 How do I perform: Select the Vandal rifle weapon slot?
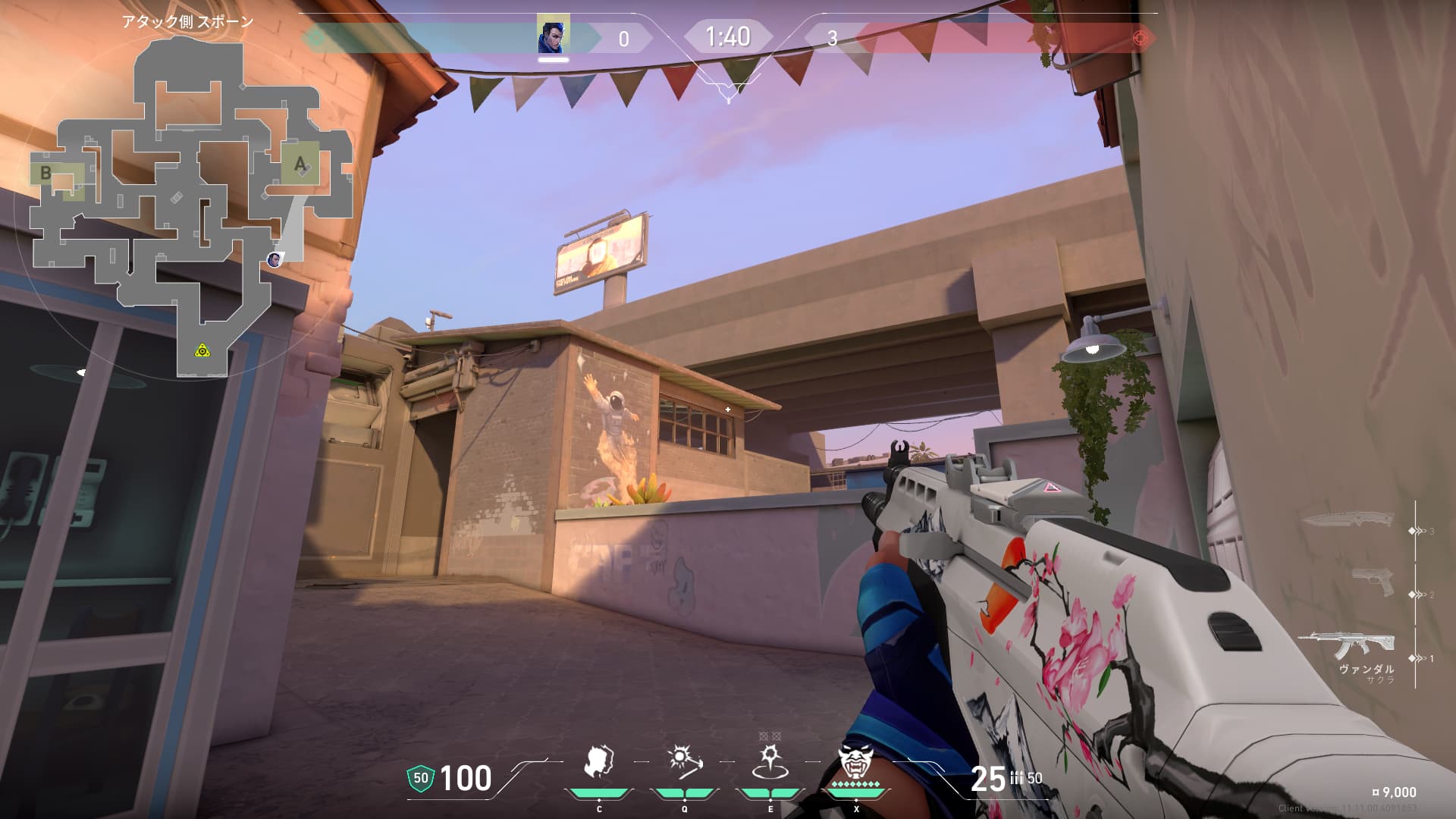(1347, 646)
